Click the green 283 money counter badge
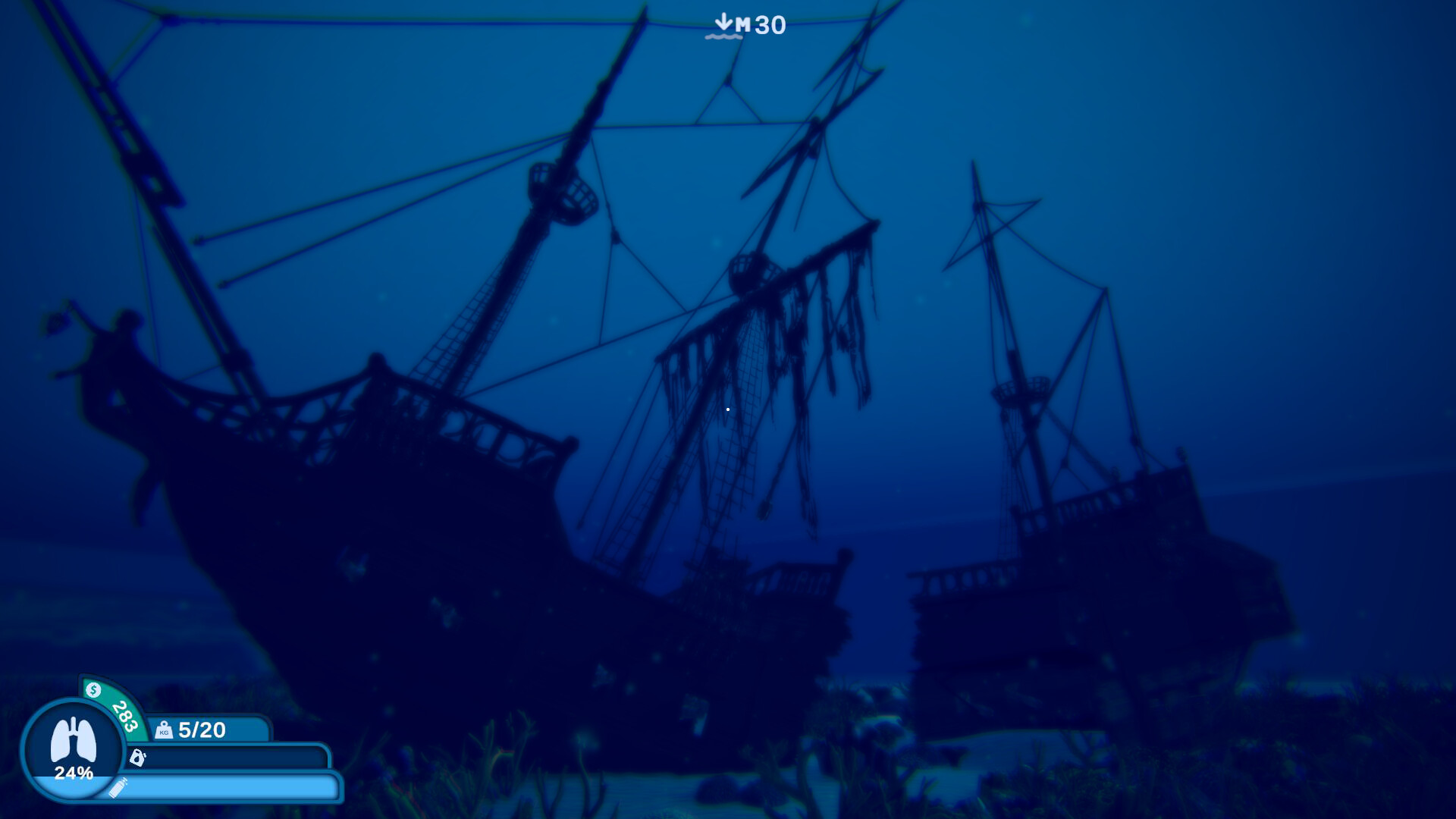 pos(125,717)
